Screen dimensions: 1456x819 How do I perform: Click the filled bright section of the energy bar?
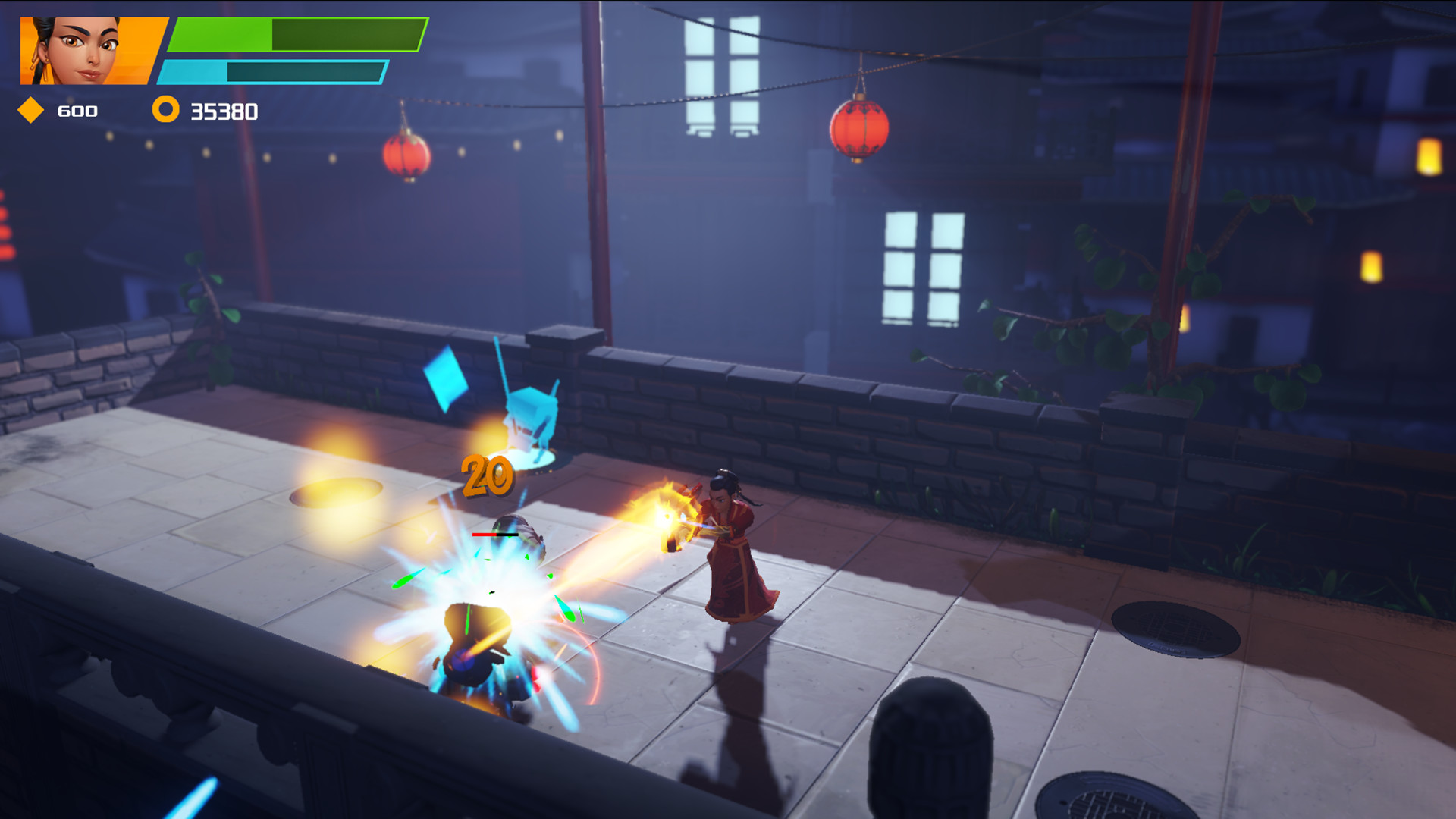193,74
